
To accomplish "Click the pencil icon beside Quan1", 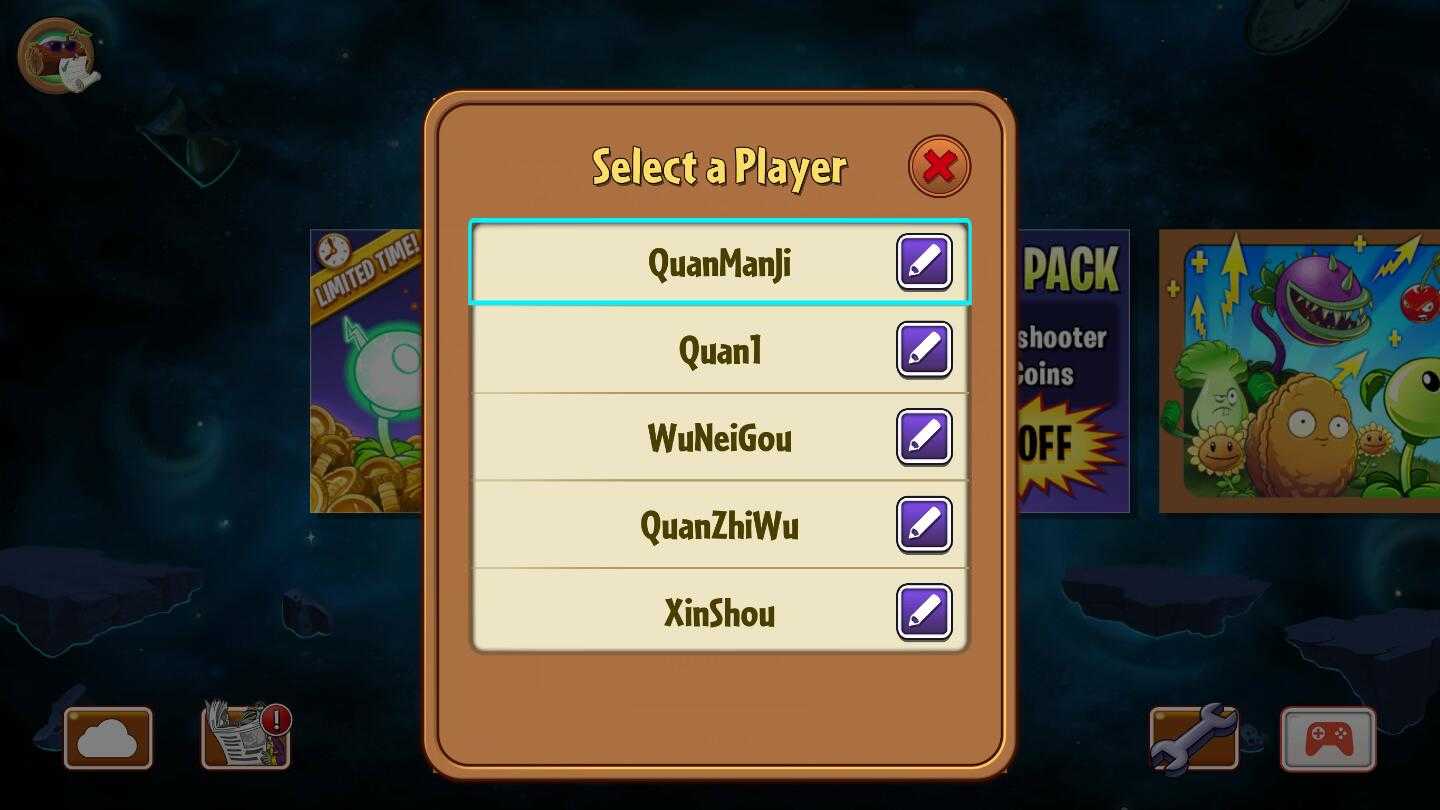I will click(x=923, y=349).
